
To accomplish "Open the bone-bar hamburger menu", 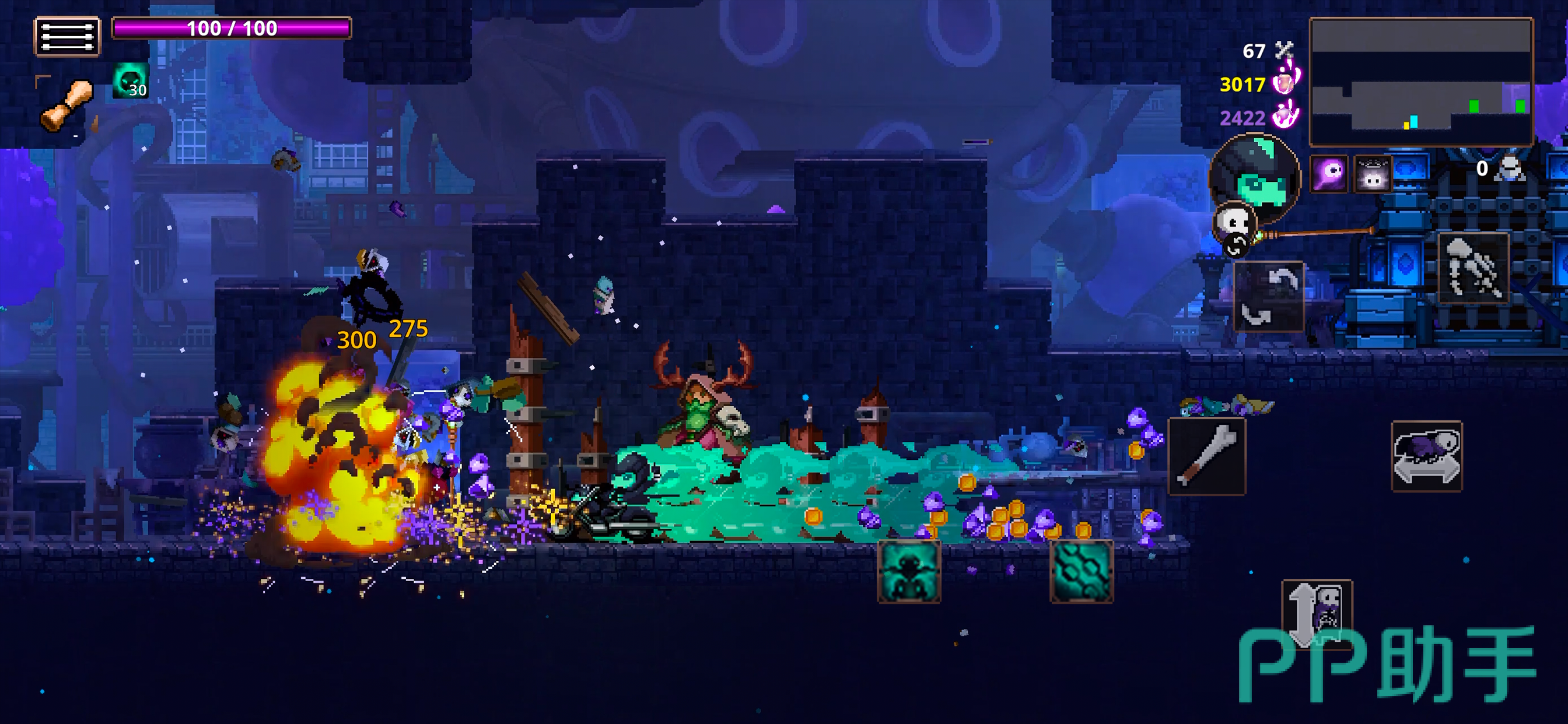I will pos(67,37).
